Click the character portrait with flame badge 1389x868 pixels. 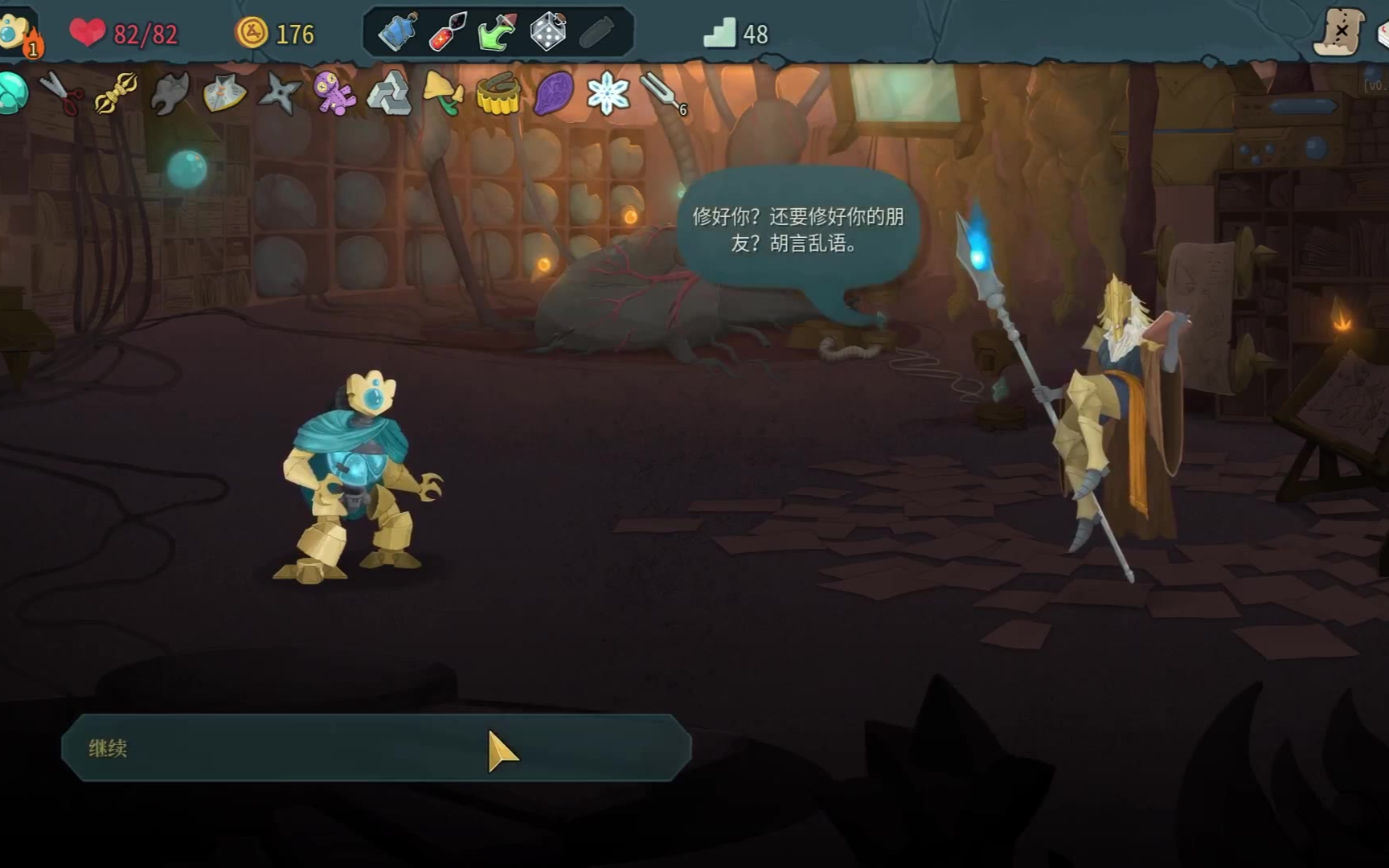(x=18, y=34)
